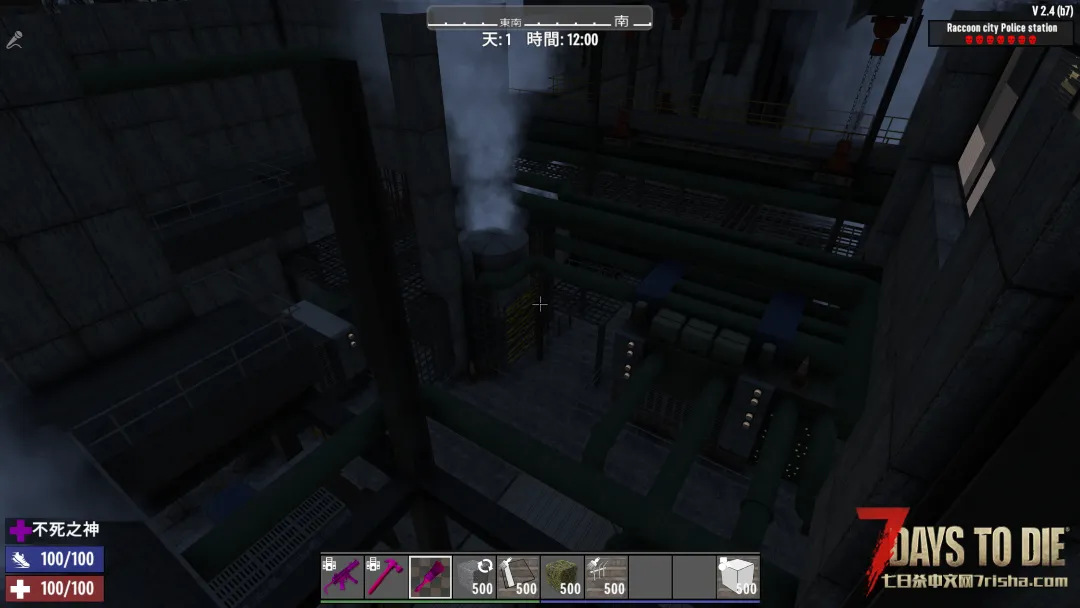Select the white cube block slot
The width and height of the screenshot is (1080, 608).
click(x=738, y=577)
